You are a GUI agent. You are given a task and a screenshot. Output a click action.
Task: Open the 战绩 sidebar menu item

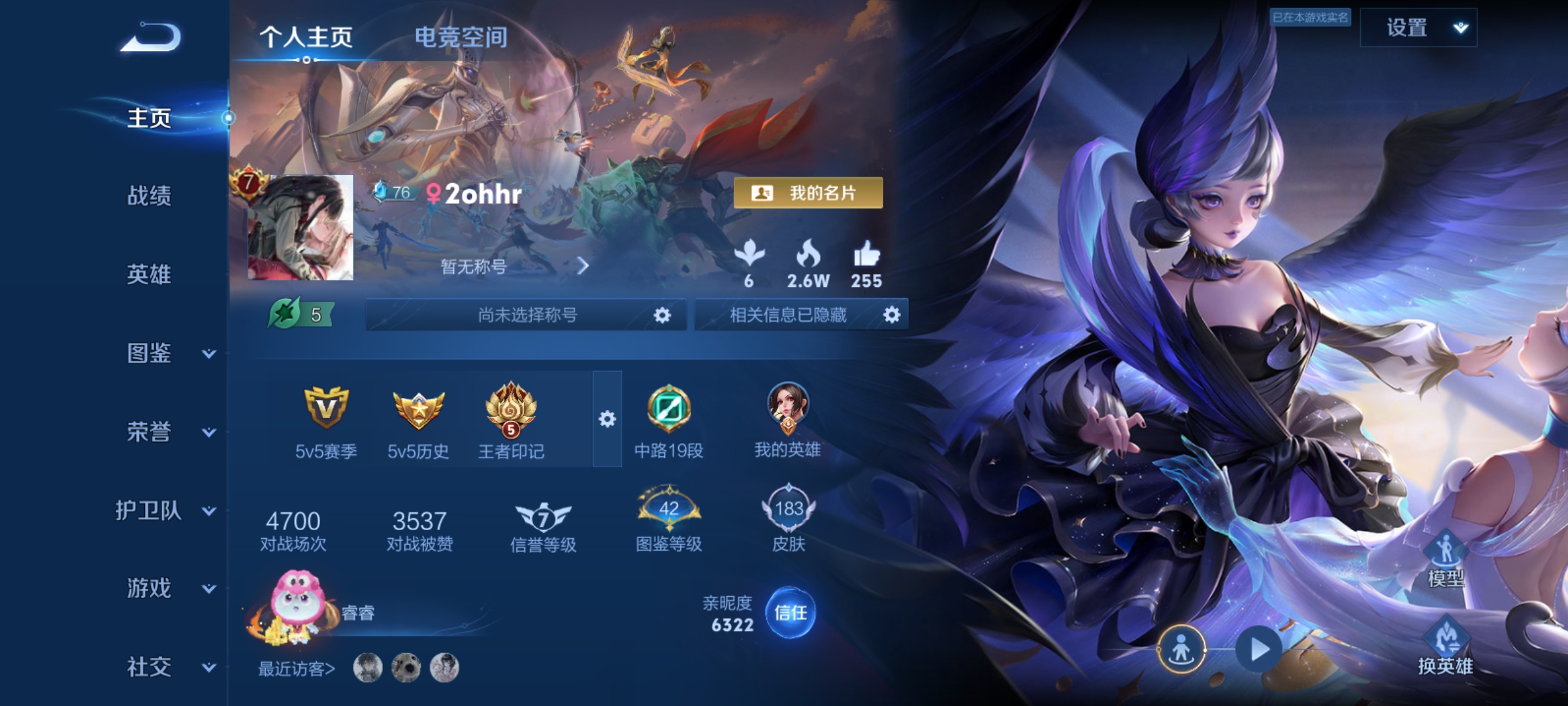pos(150,196)
